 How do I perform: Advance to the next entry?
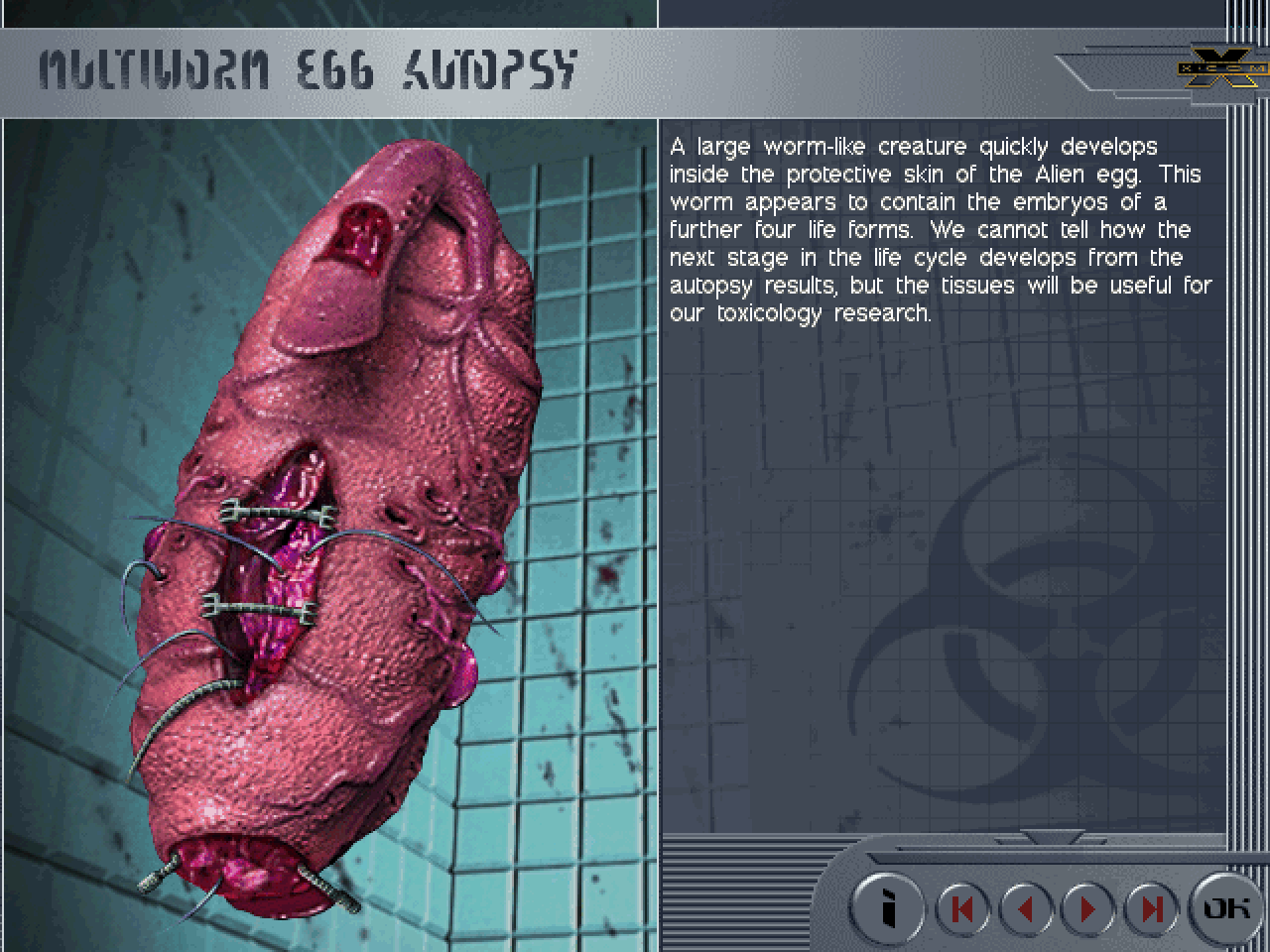click(x=1087, y=908)
